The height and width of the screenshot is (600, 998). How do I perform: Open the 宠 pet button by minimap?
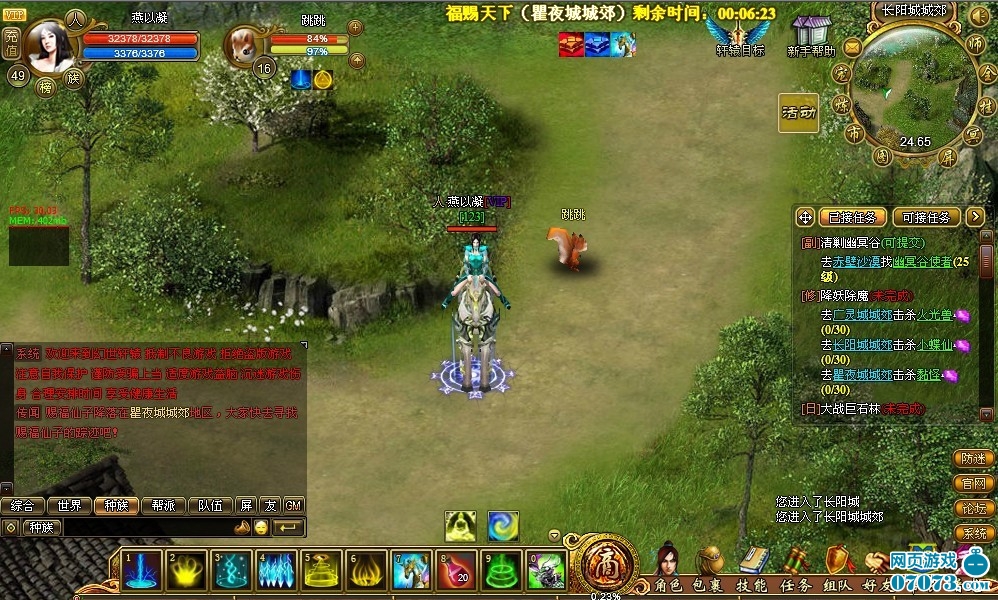tap(841, 76)
